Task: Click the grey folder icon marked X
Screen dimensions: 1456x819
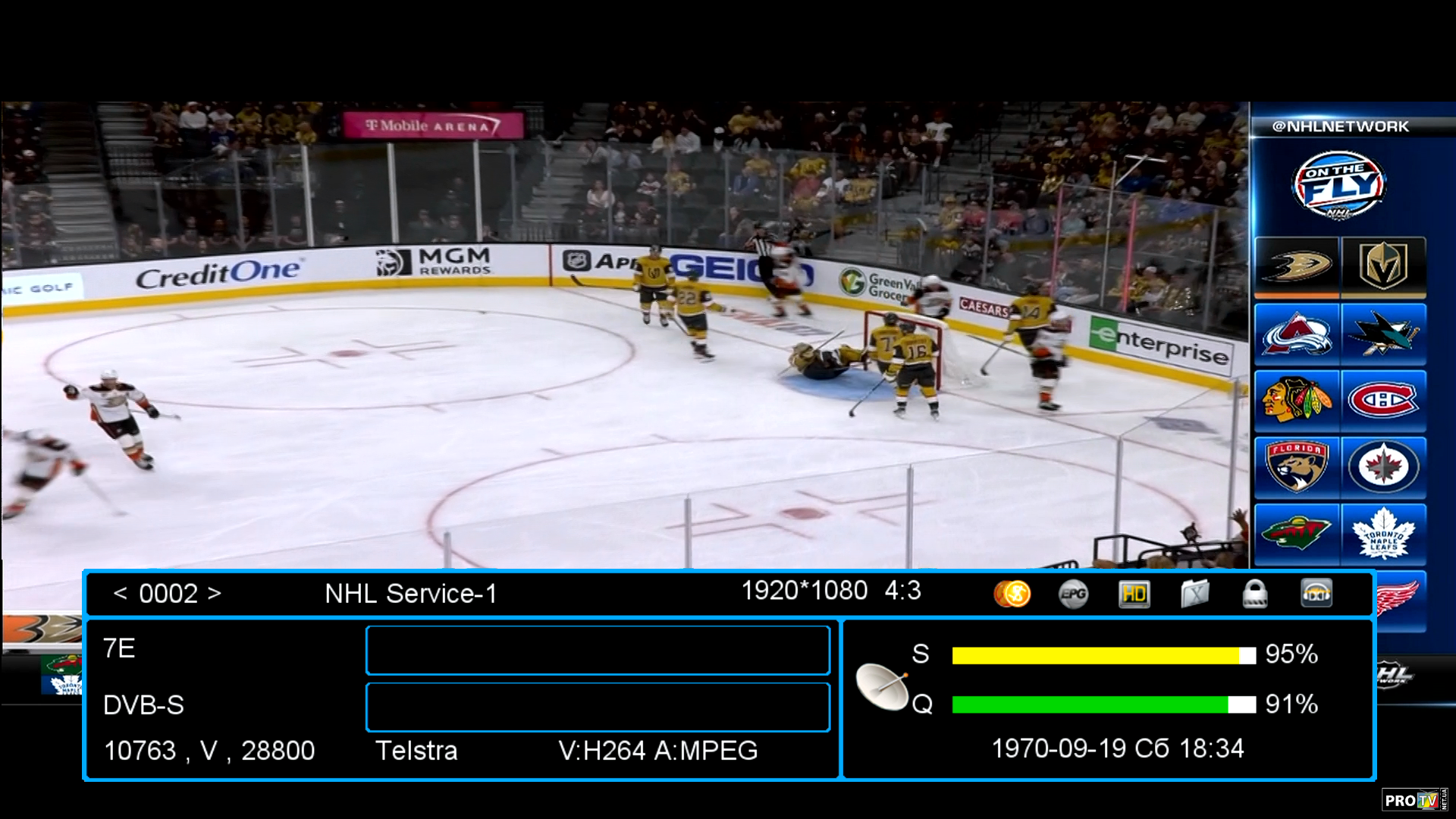Action: coord(1194,594)
